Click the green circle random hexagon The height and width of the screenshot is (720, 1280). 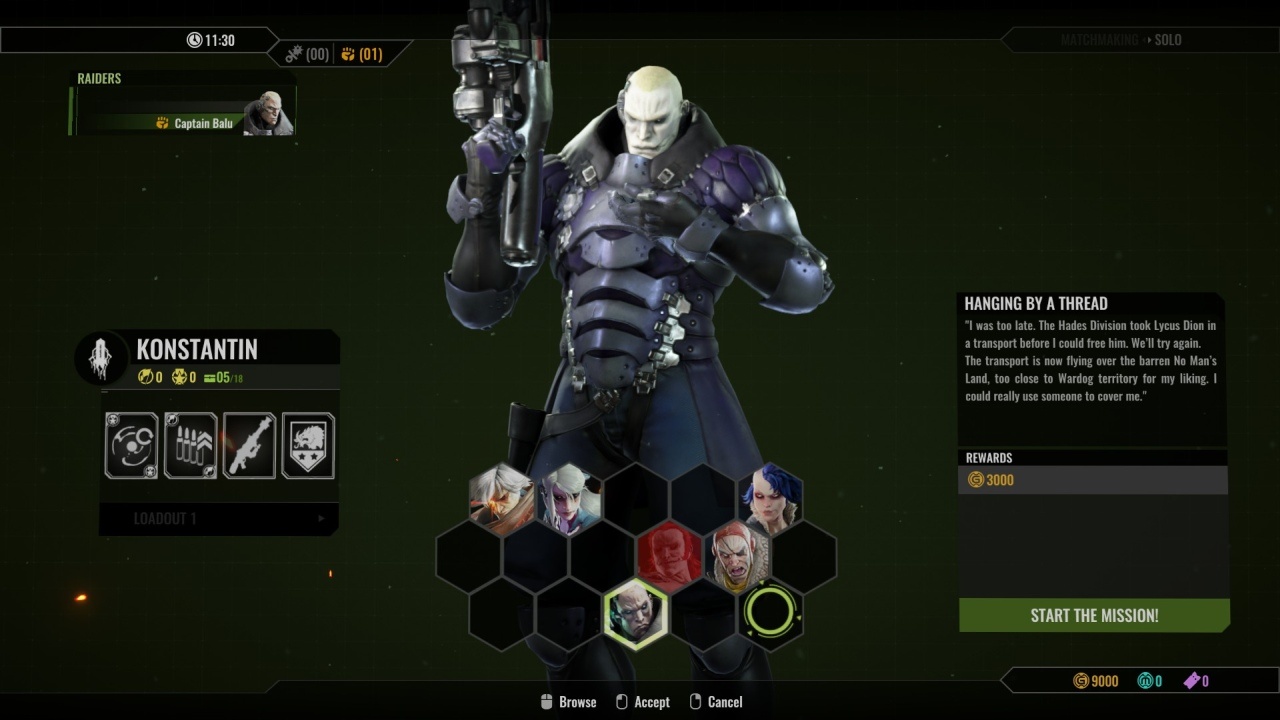click(771, 613)
